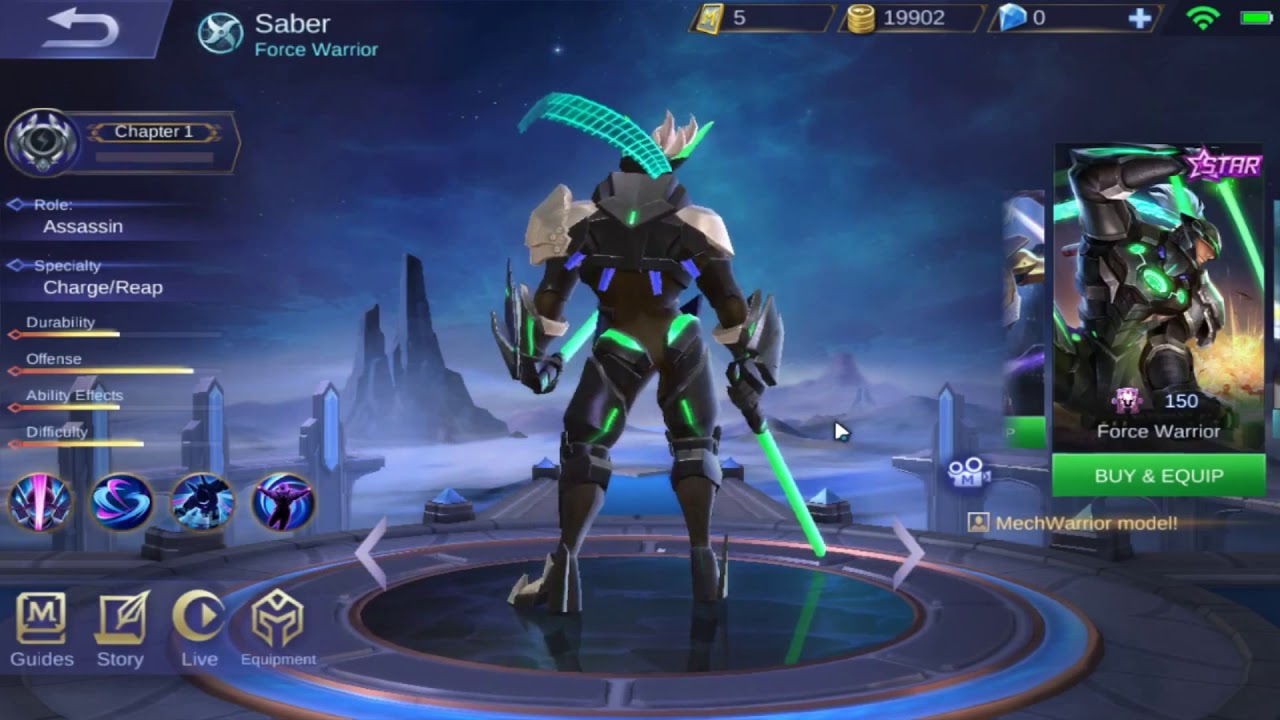View the first skill with pink swords

click(40, 502)
